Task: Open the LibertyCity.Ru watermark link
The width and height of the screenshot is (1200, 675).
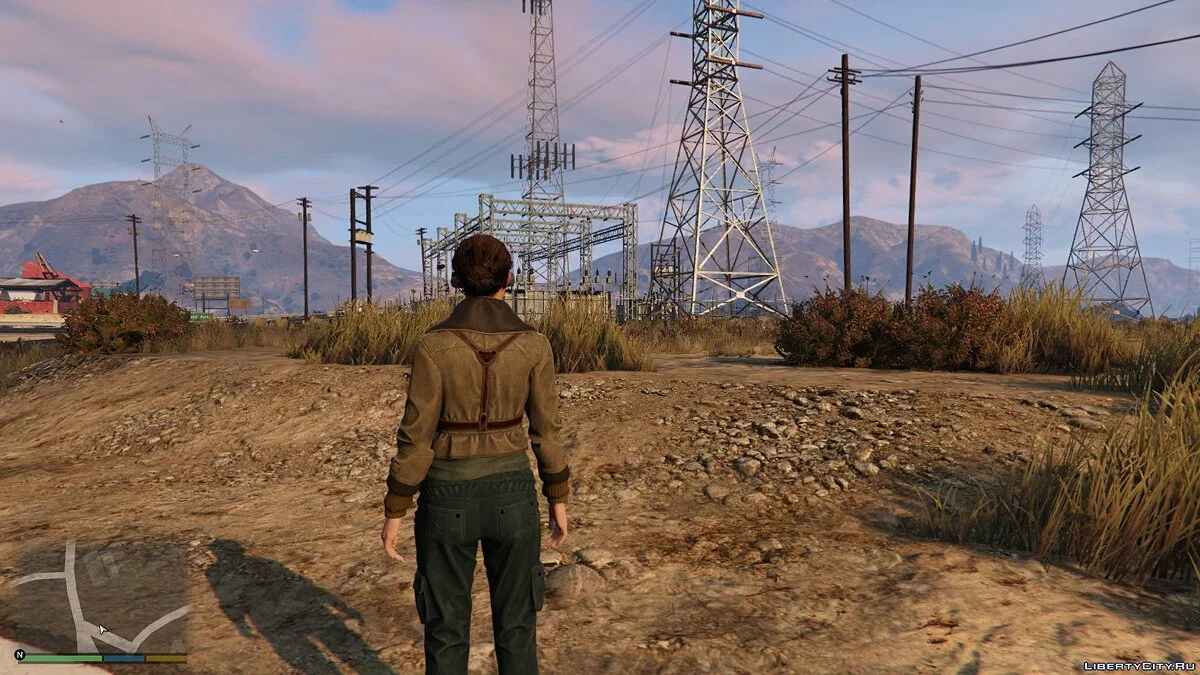Action: click(1139, 665)
